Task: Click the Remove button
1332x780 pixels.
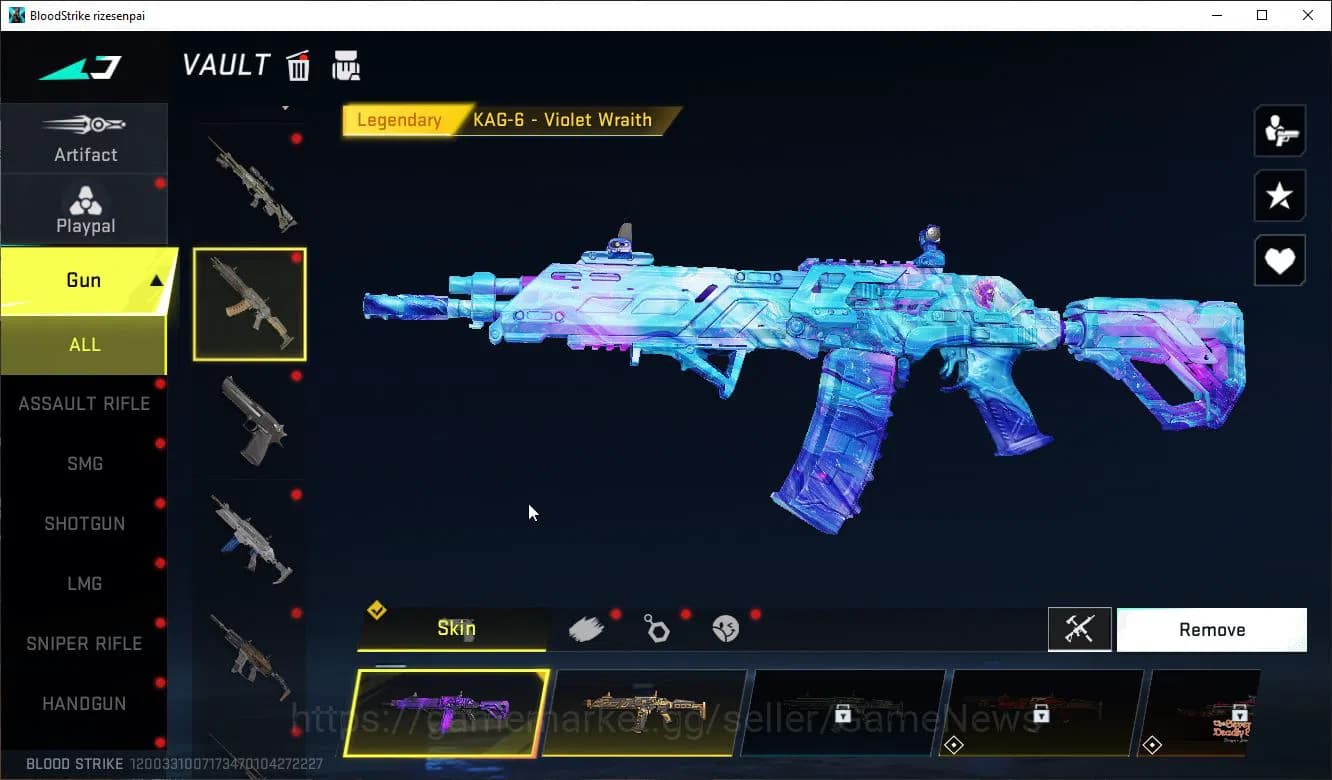Action: pos(1211,630)
